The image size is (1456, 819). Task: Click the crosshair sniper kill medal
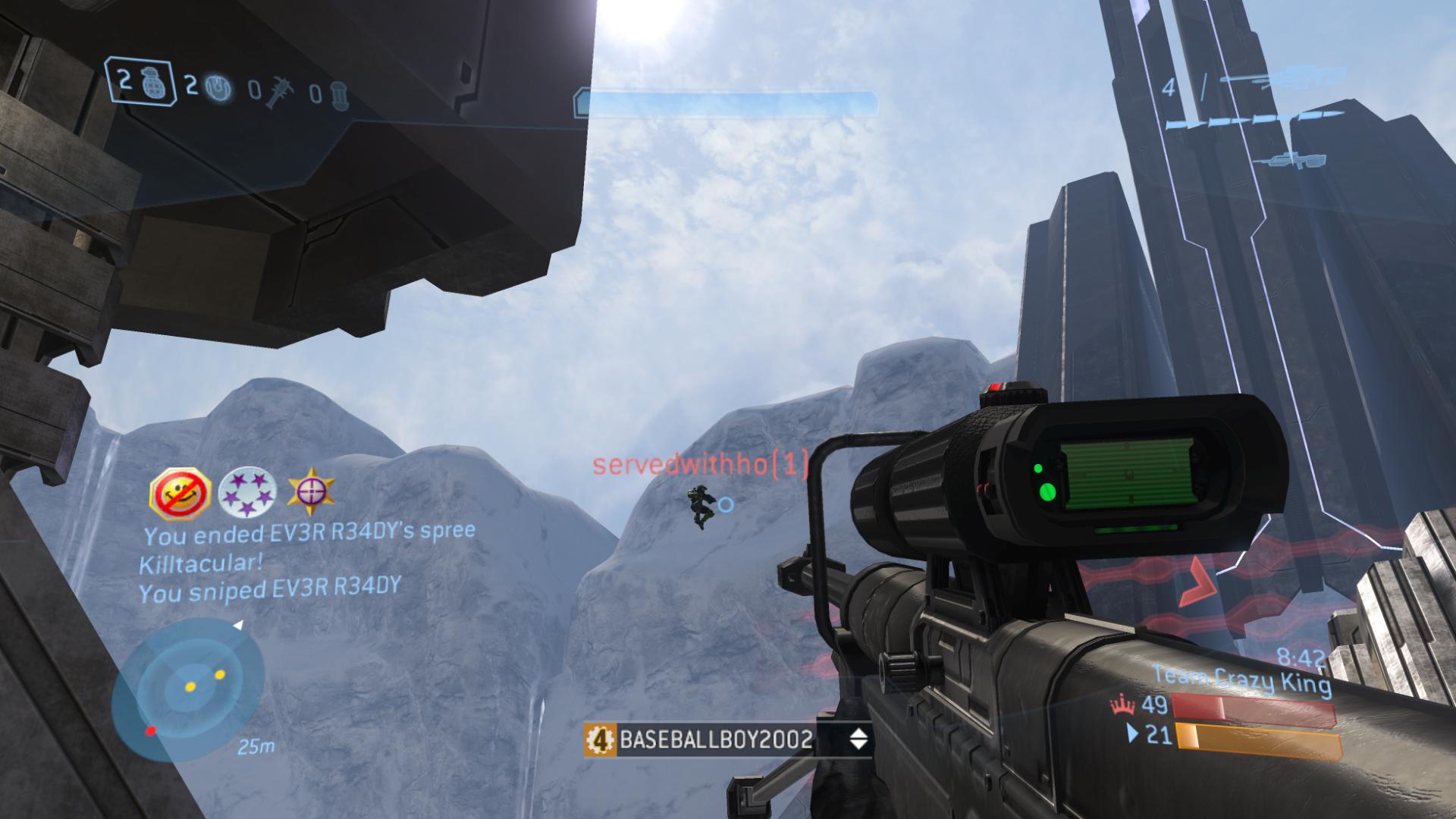(x=311, y=491)
